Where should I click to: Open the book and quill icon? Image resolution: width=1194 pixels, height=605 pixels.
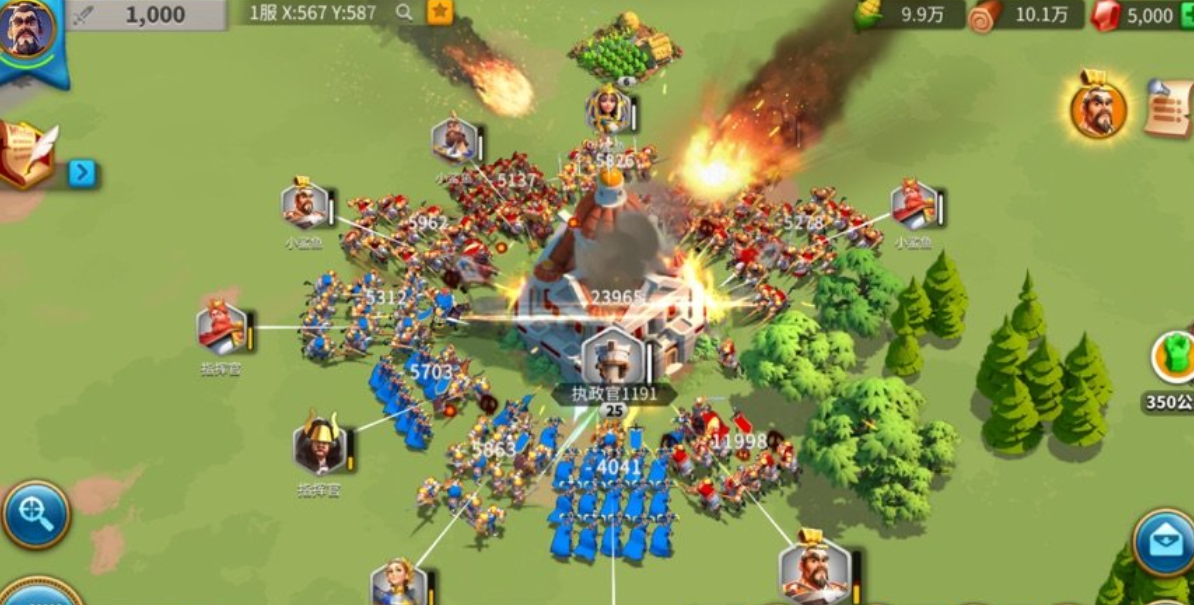26,154
